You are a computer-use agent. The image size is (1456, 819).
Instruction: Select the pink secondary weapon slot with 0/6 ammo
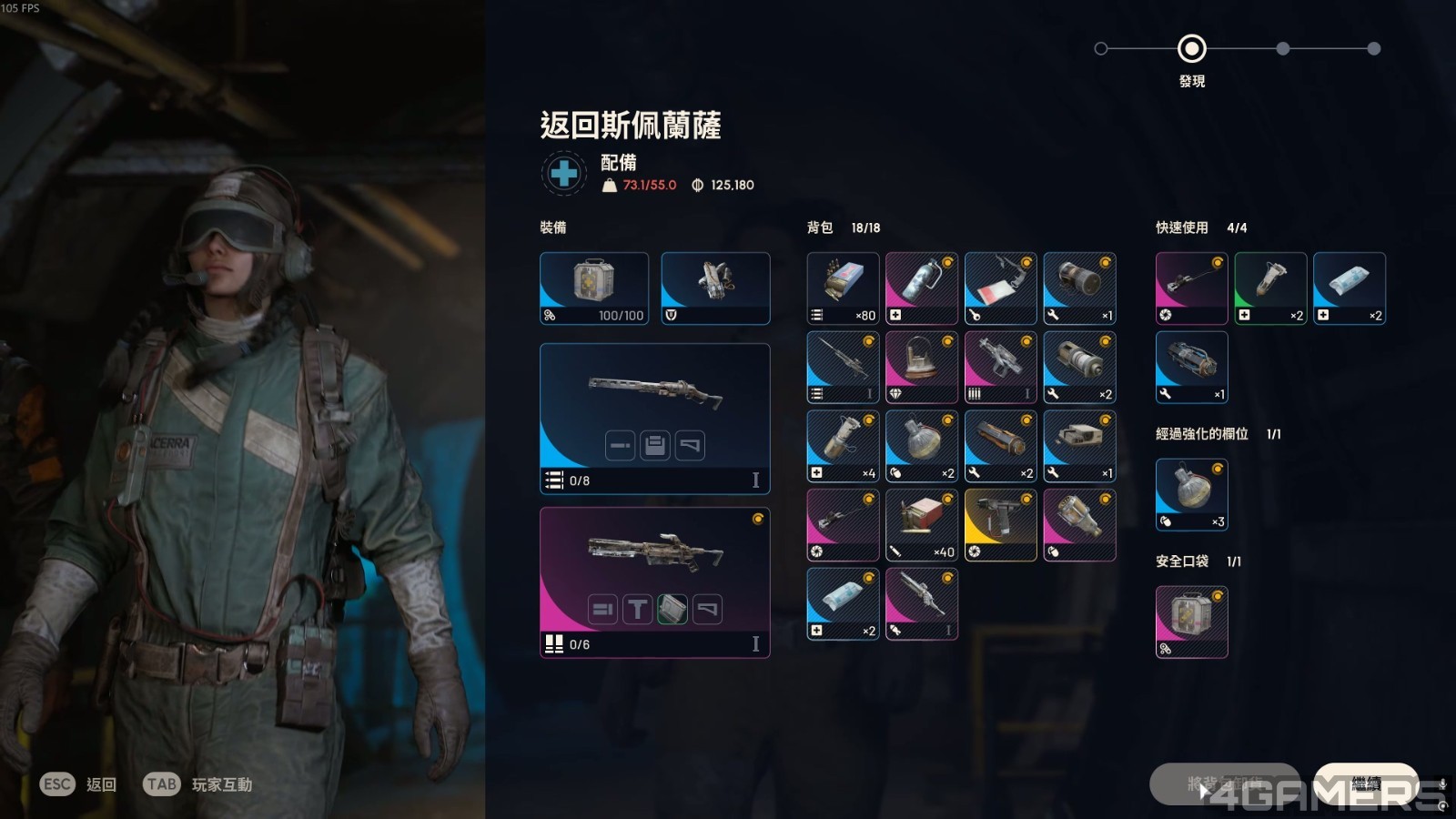[655, 582]
